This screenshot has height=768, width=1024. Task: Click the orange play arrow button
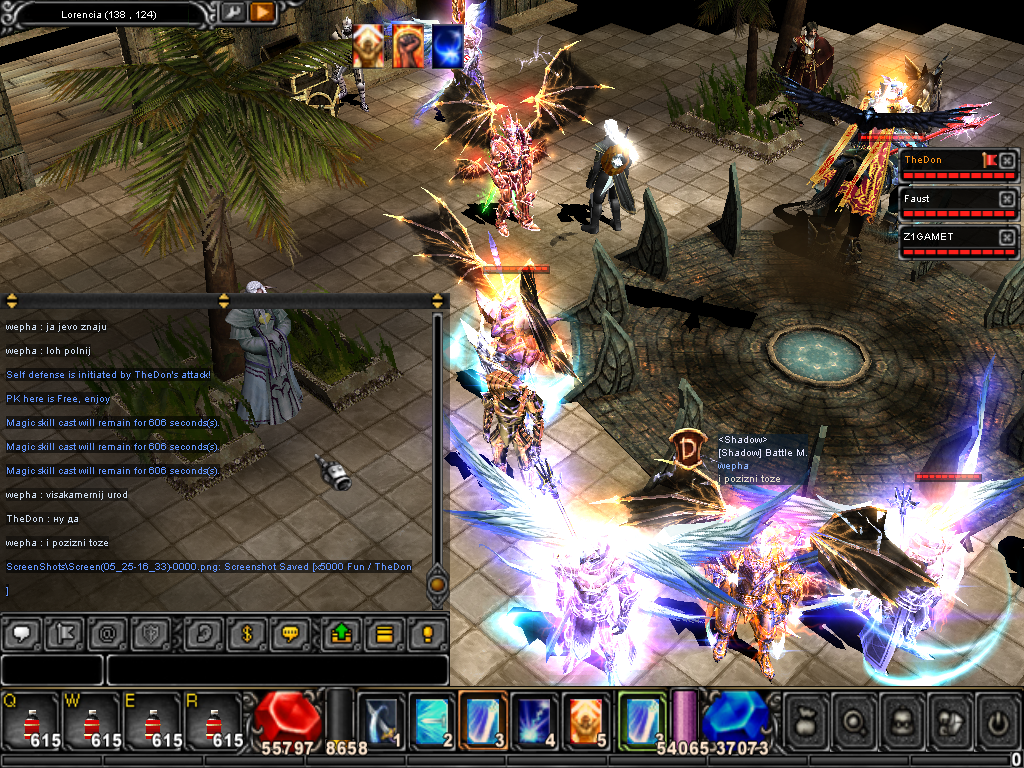[x=262, y=13]
